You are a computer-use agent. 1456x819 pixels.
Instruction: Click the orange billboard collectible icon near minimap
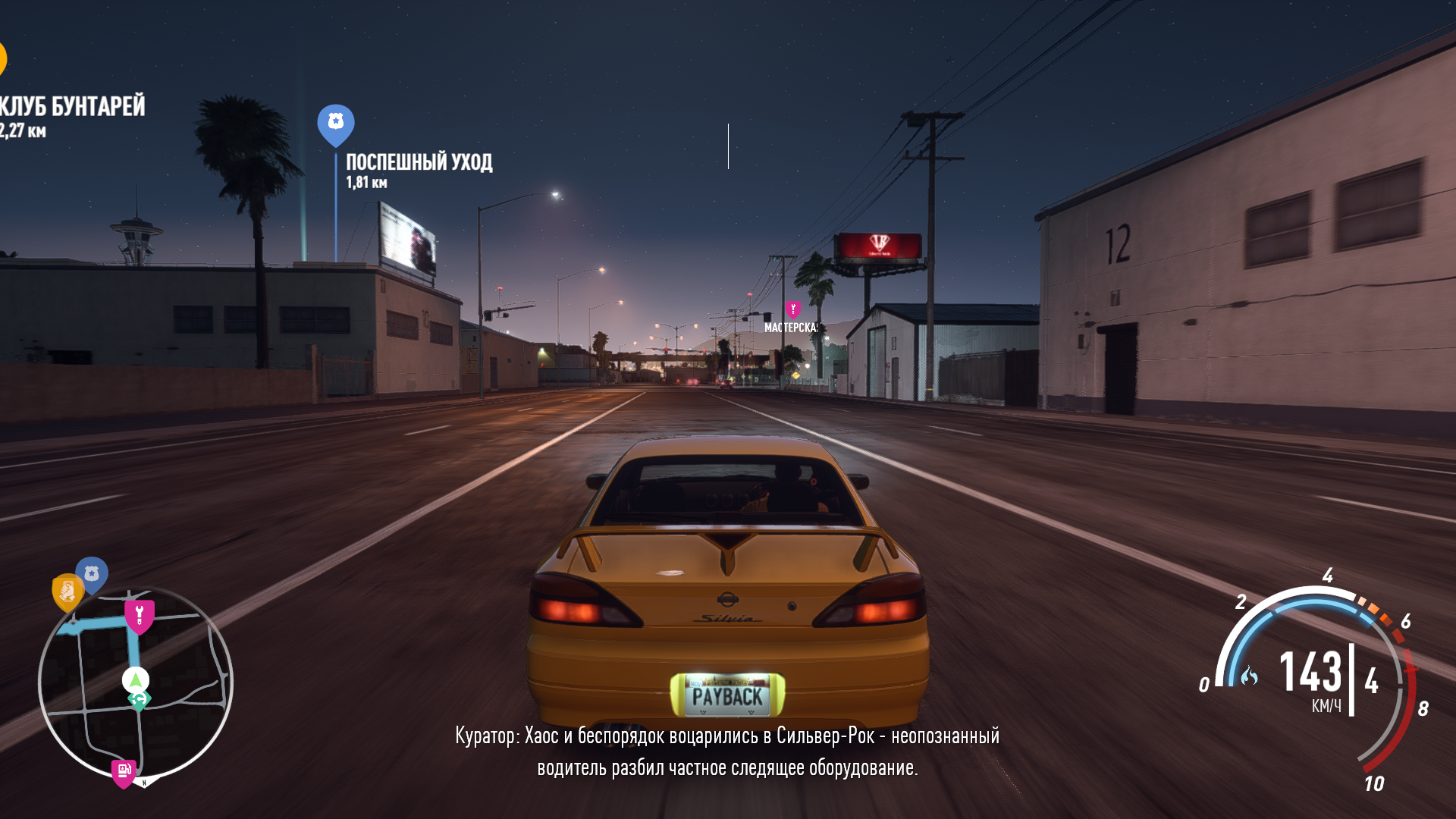(x=67, y=589)
